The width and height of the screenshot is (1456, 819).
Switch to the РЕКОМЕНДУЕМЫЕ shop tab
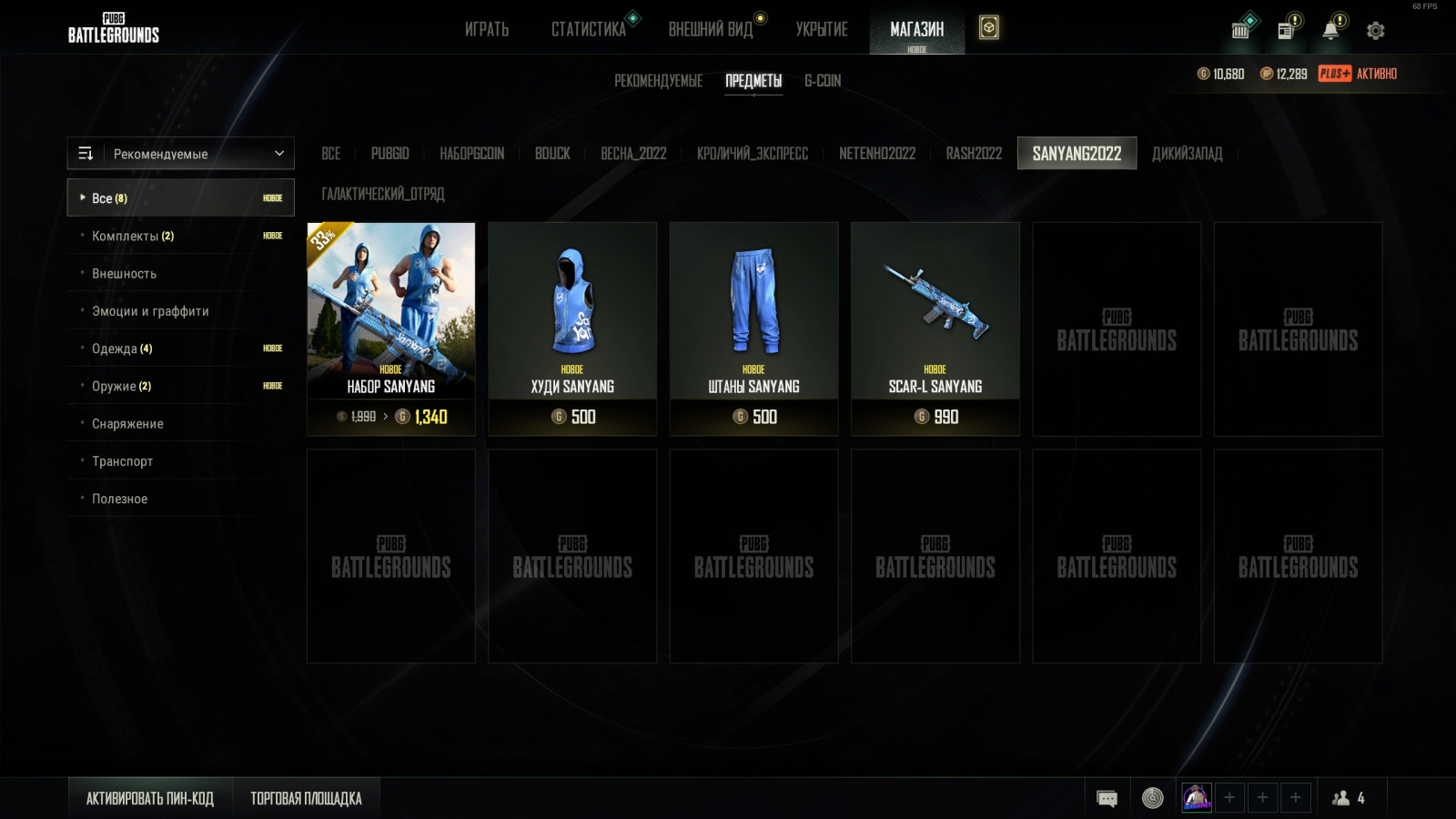[658, 81]
